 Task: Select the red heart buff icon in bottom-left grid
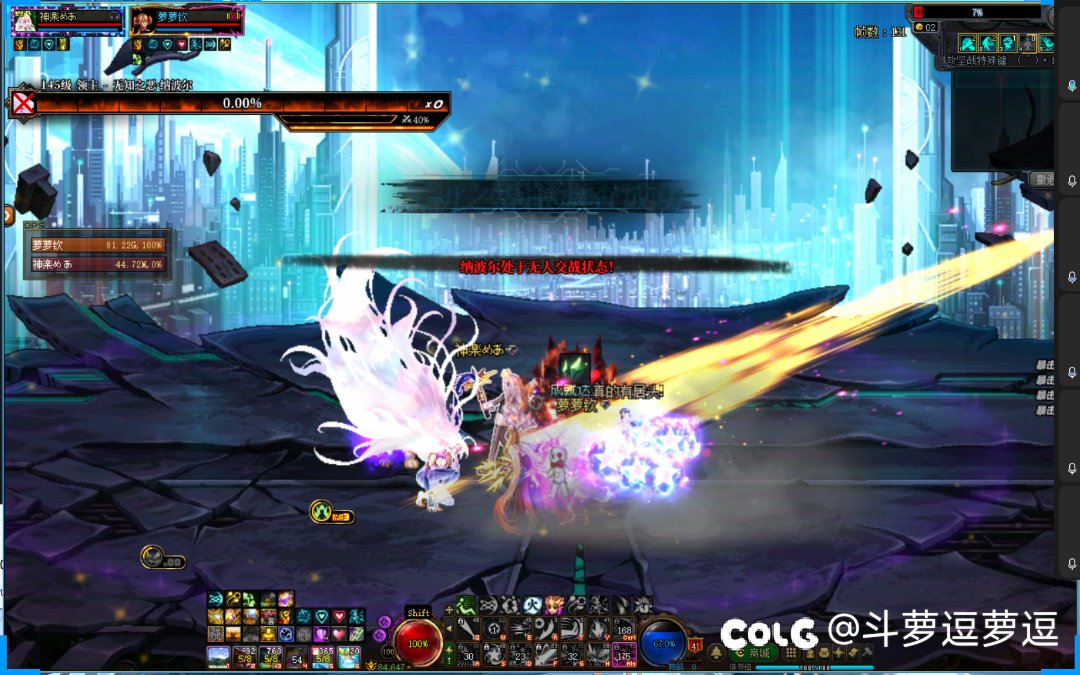[x=339, y=616]
